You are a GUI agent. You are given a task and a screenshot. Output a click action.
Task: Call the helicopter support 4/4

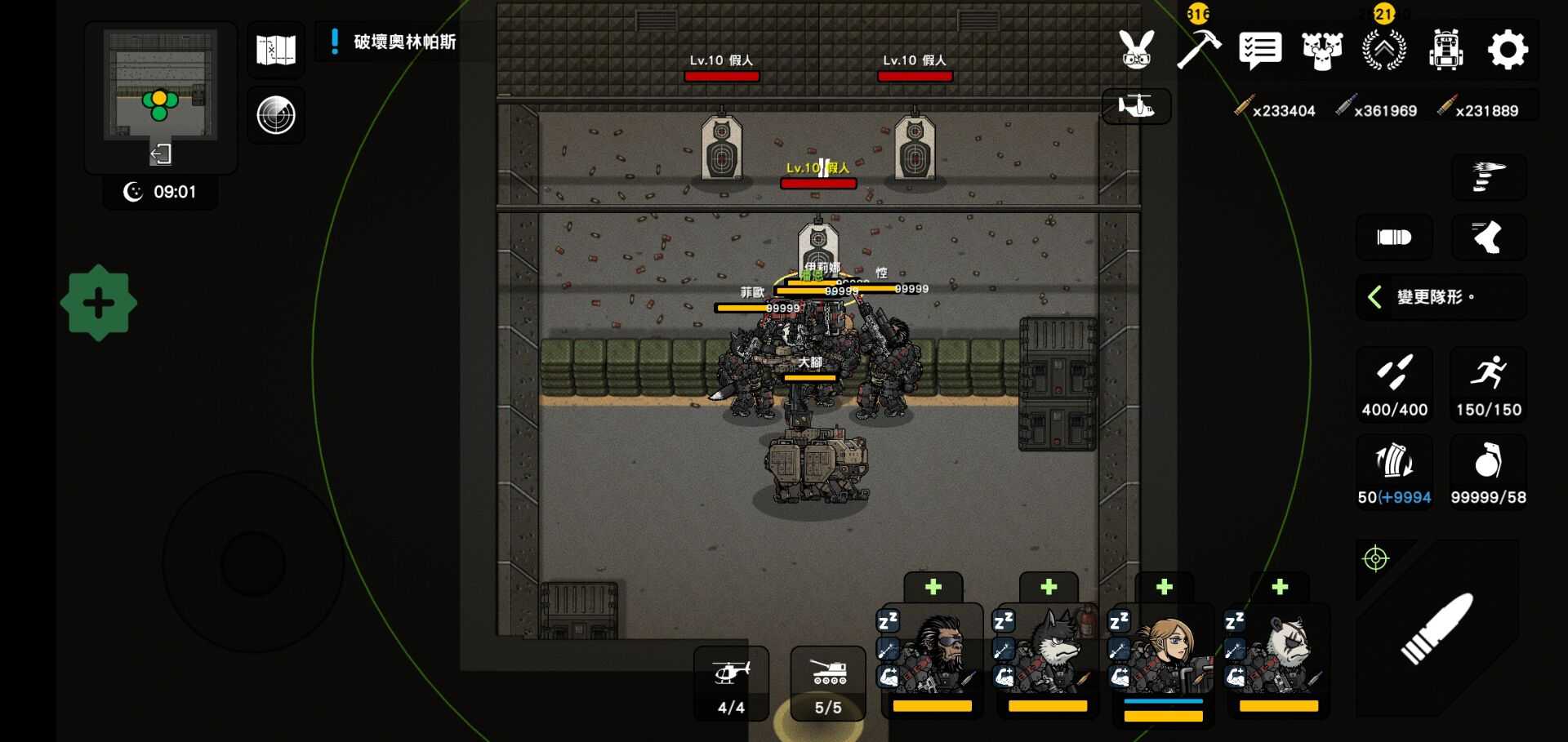click(731, 684)
